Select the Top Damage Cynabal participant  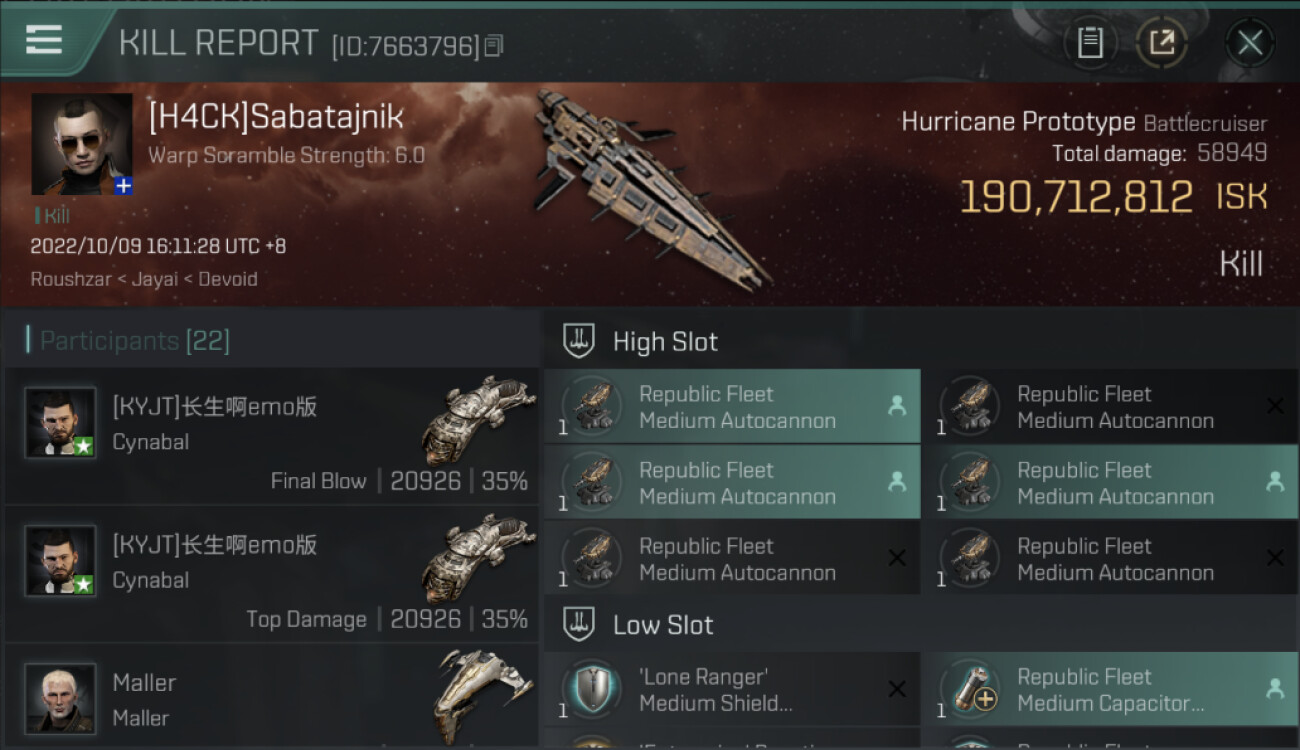(x=272, y=575)
